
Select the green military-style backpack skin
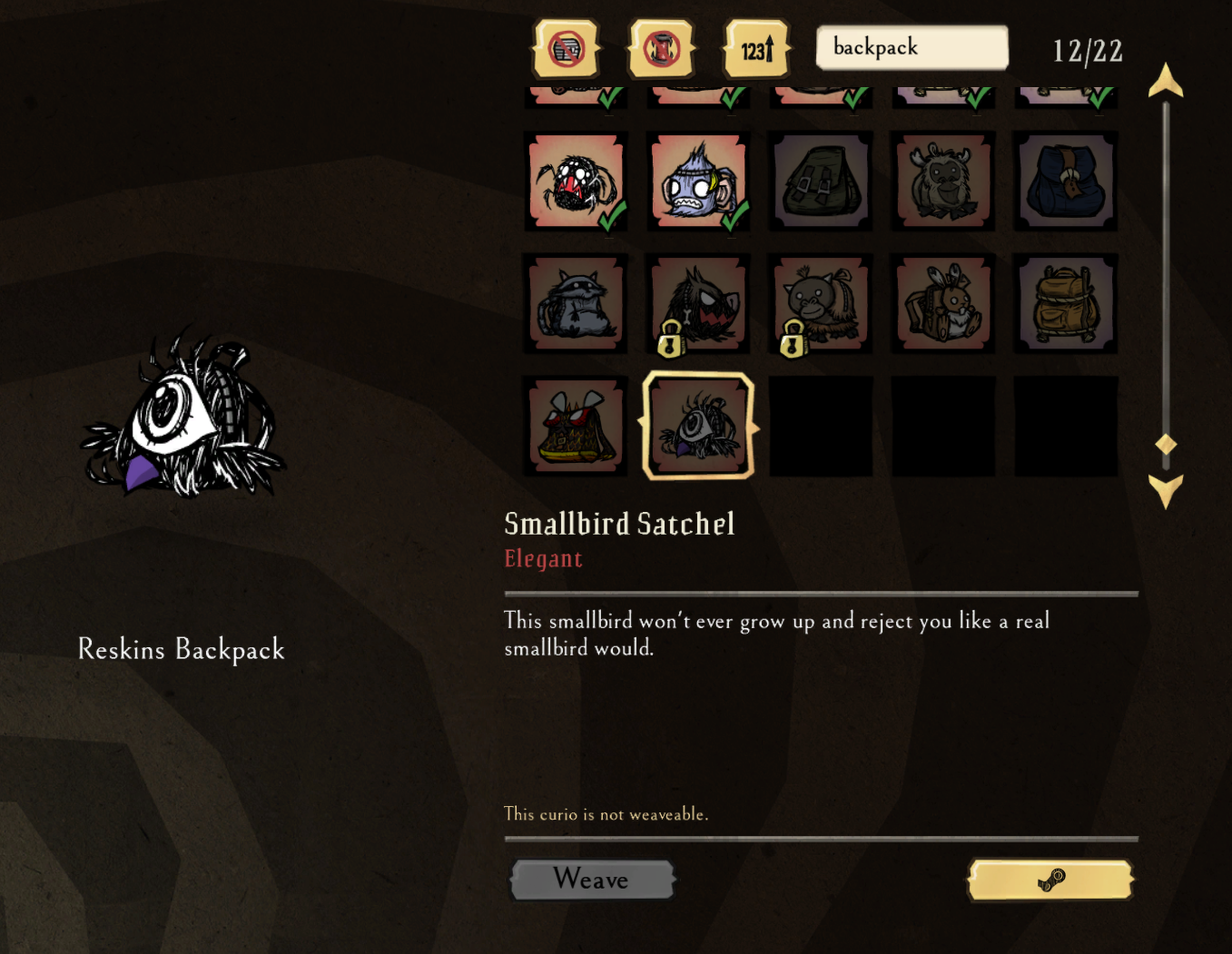point(820,180)
